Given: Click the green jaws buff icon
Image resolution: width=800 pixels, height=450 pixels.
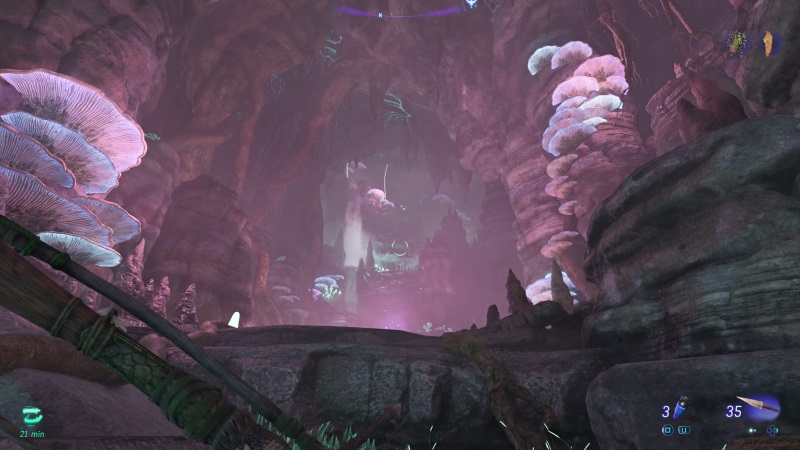Looking at the screenshot, I should 33,415.
